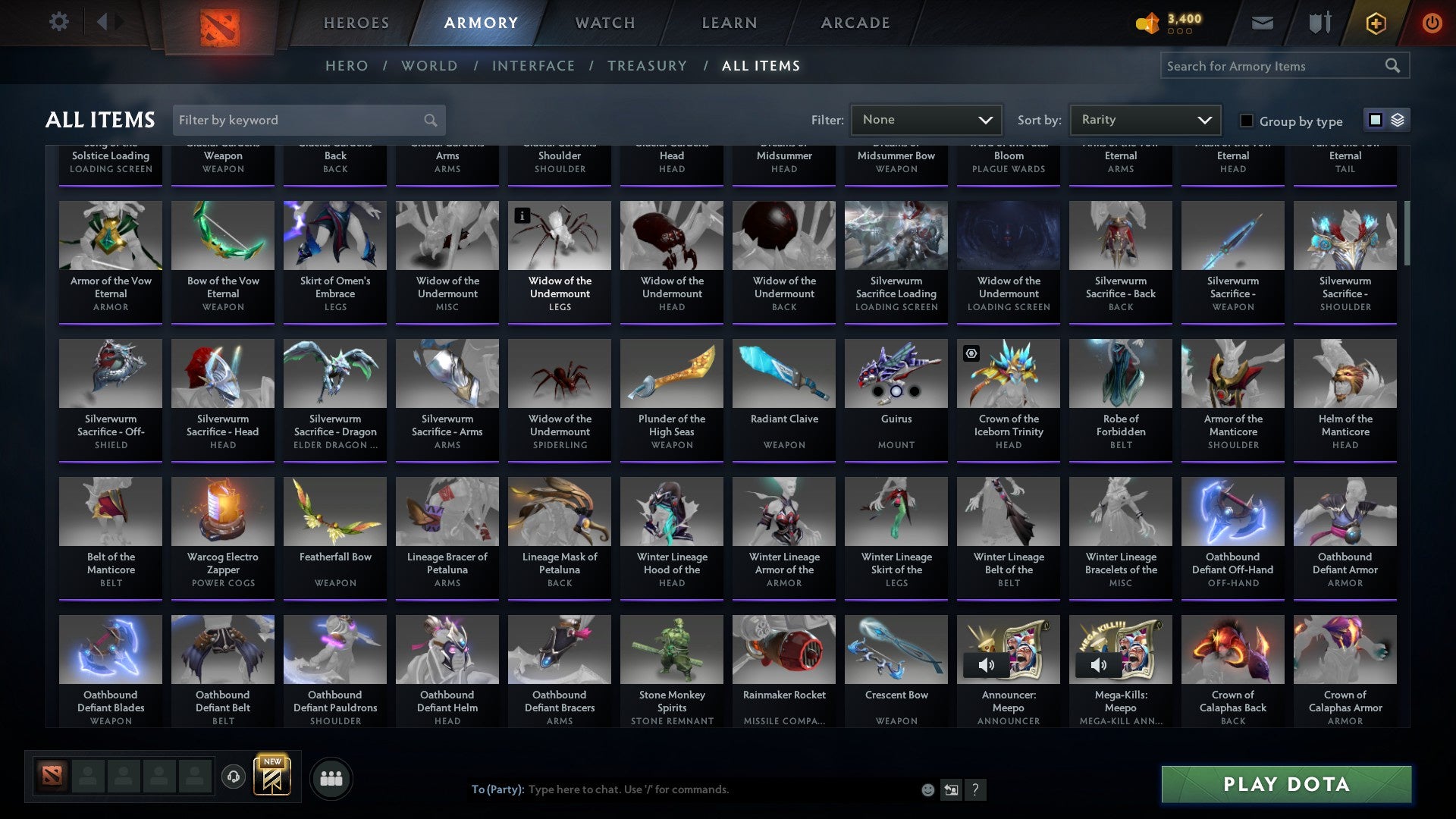Click the chat help question mark button
The height and width of the screenshot is (819, 1456).
[975, 789]
